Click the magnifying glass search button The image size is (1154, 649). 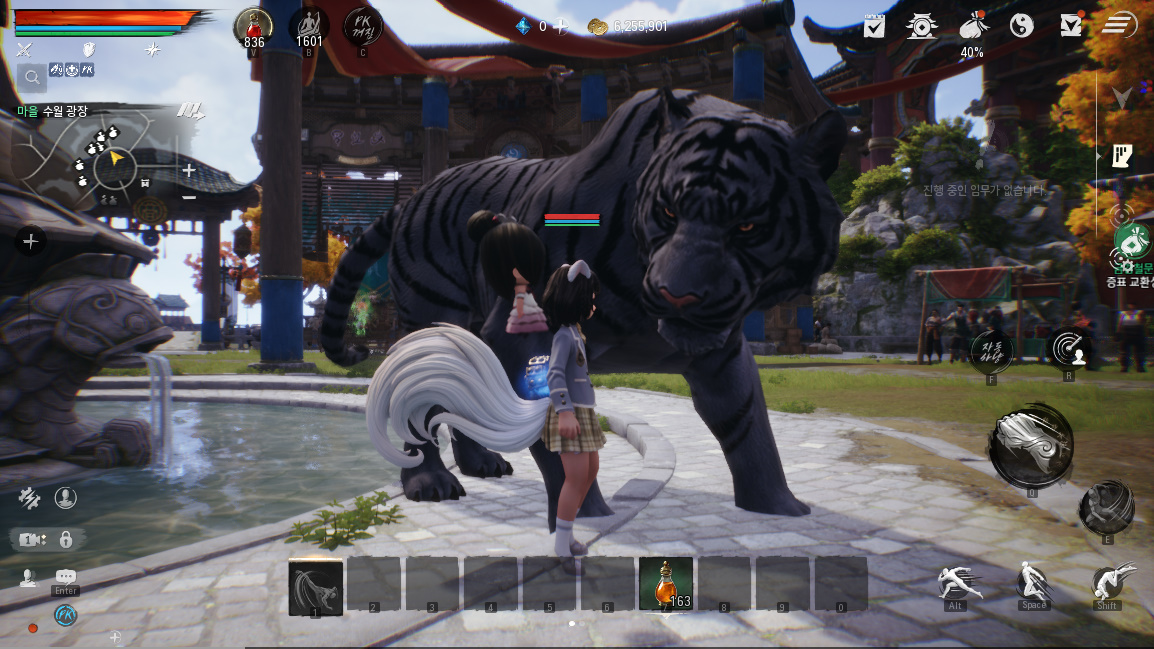click(x=33, y=77)
